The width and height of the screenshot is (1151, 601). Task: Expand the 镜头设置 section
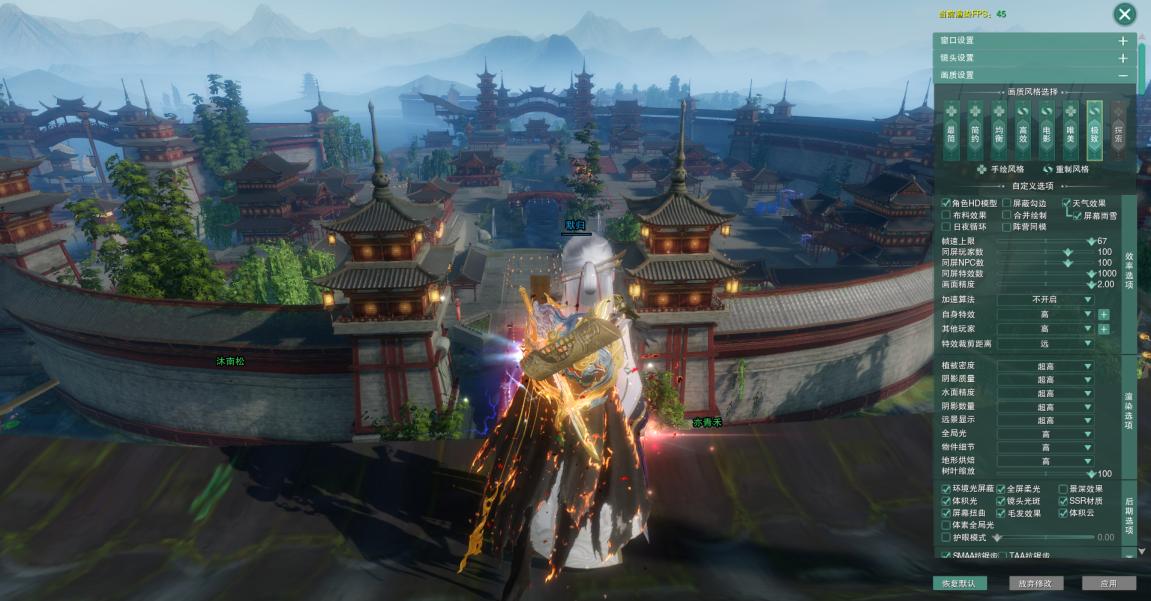1123,58
